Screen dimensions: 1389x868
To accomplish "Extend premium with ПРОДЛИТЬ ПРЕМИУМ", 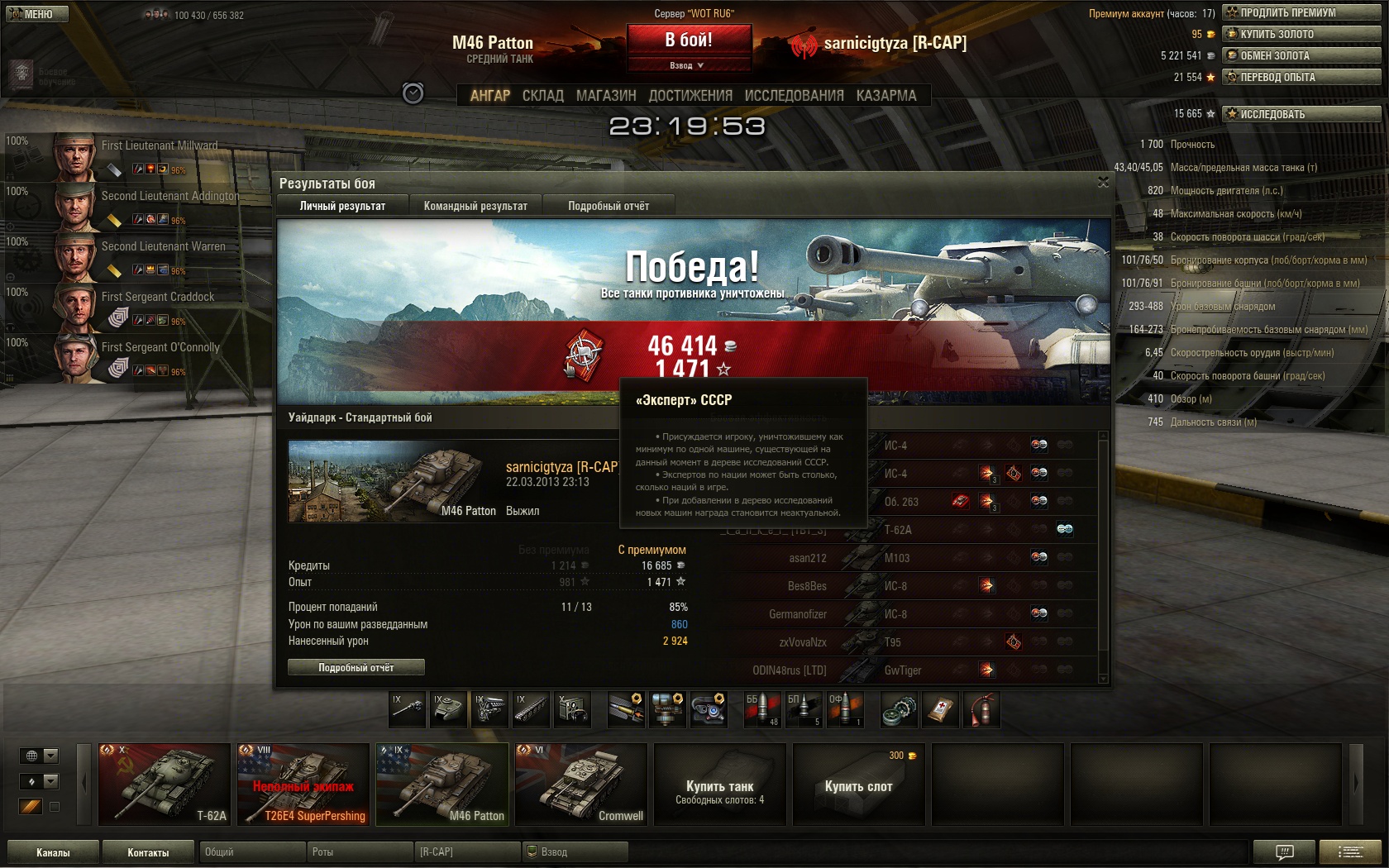I will click(x=1301, y=12).
